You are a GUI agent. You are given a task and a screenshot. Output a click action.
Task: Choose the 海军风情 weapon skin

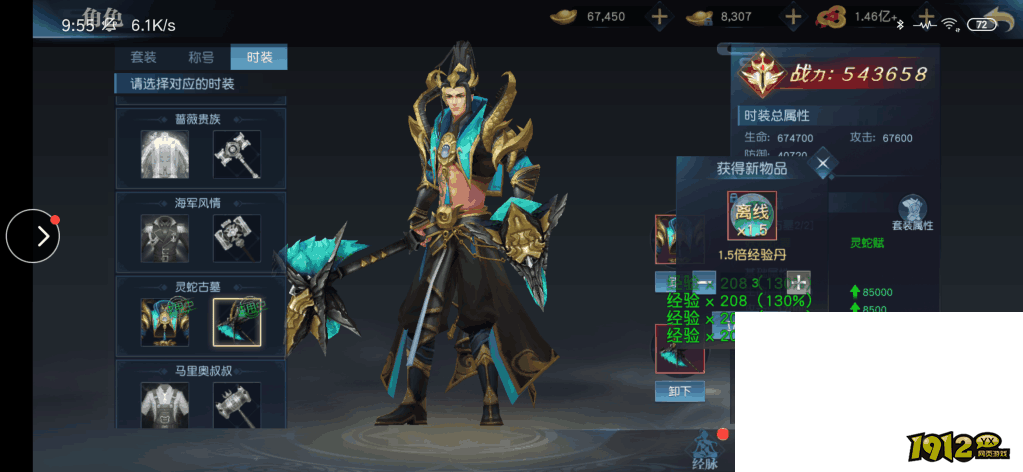pos(237,239)
